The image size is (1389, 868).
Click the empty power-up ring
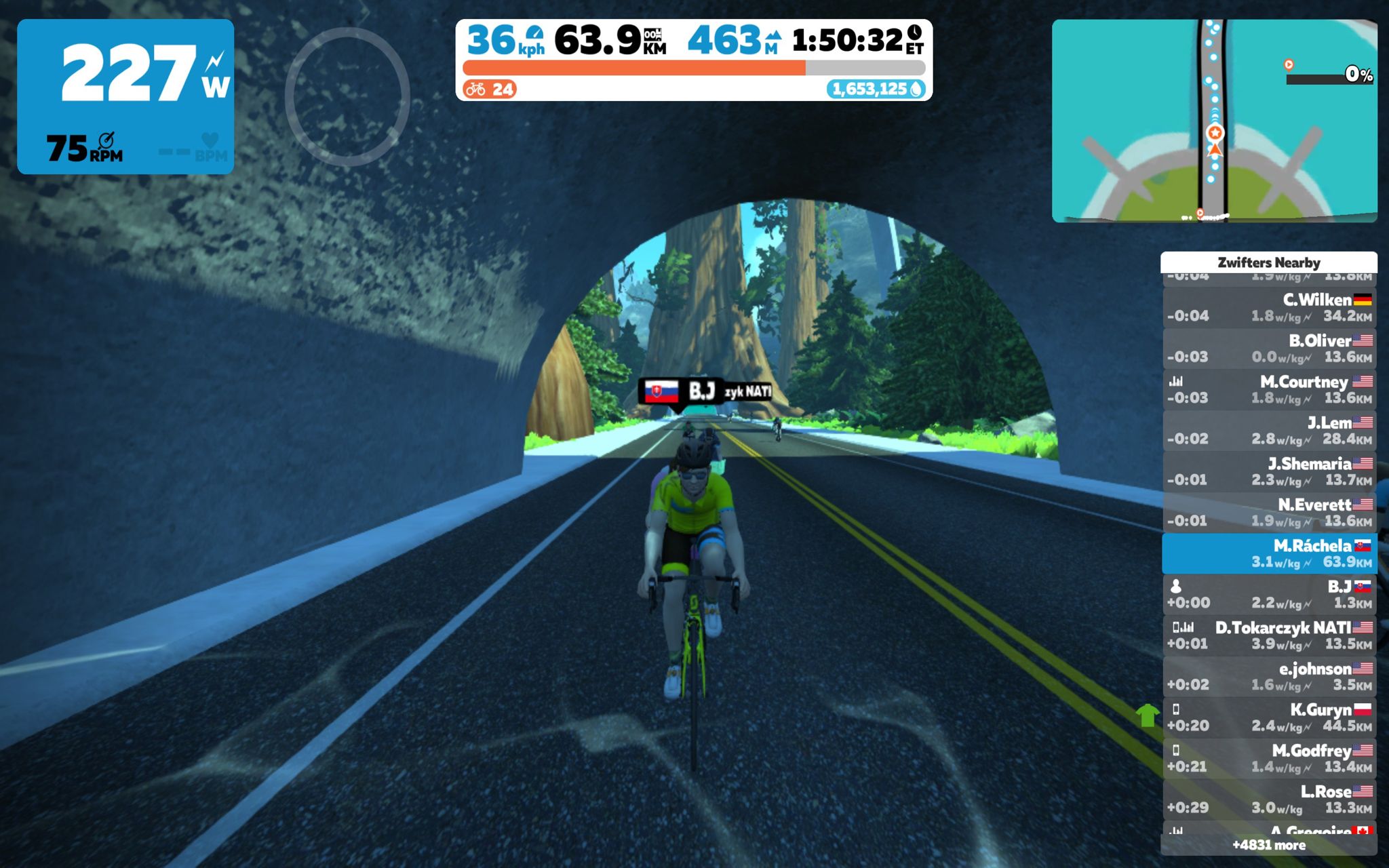347,96
